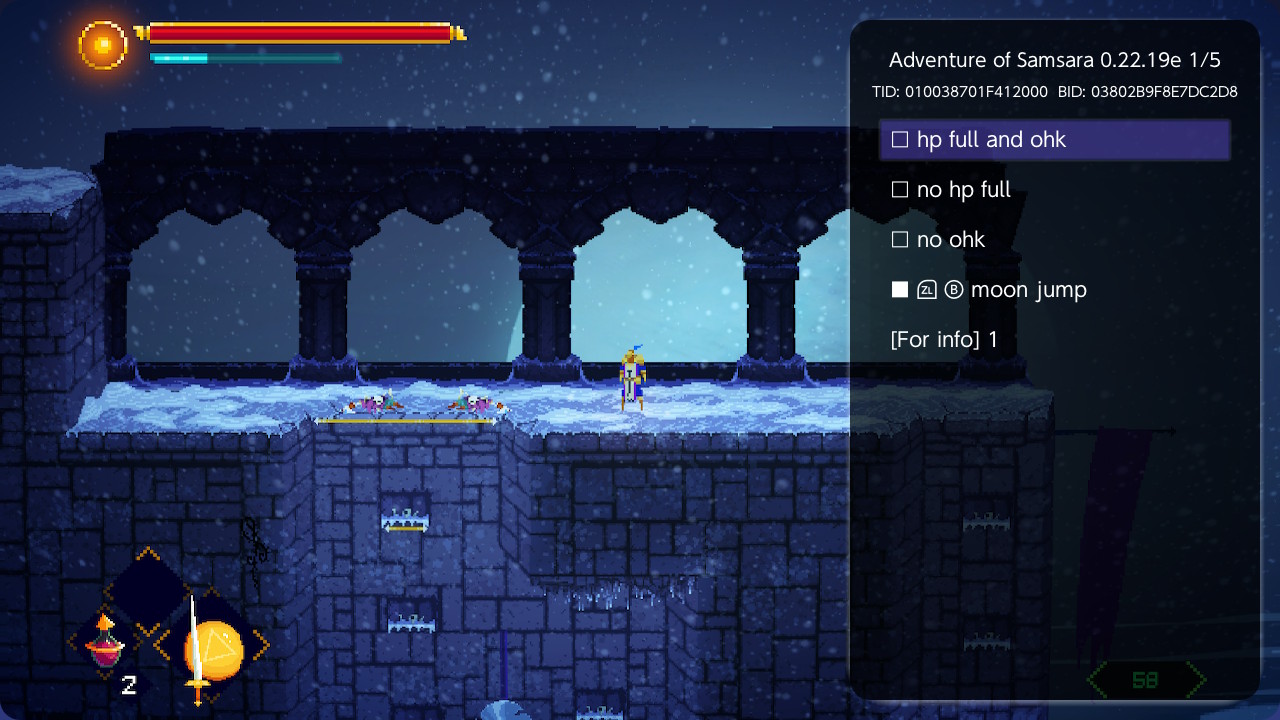This screenshot has width=1280, height=720.
Task: Check the 'no ohk' option
Action: 899,239
